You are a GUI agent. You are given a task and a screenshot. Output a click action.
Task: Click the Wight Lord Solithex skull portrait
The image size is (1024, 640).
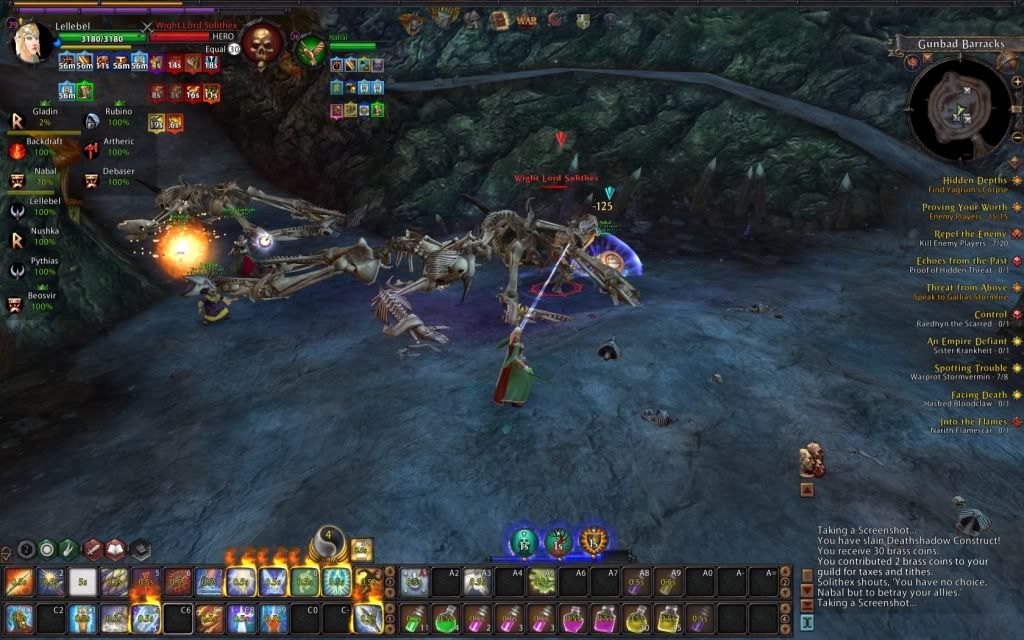coord(262,43)
